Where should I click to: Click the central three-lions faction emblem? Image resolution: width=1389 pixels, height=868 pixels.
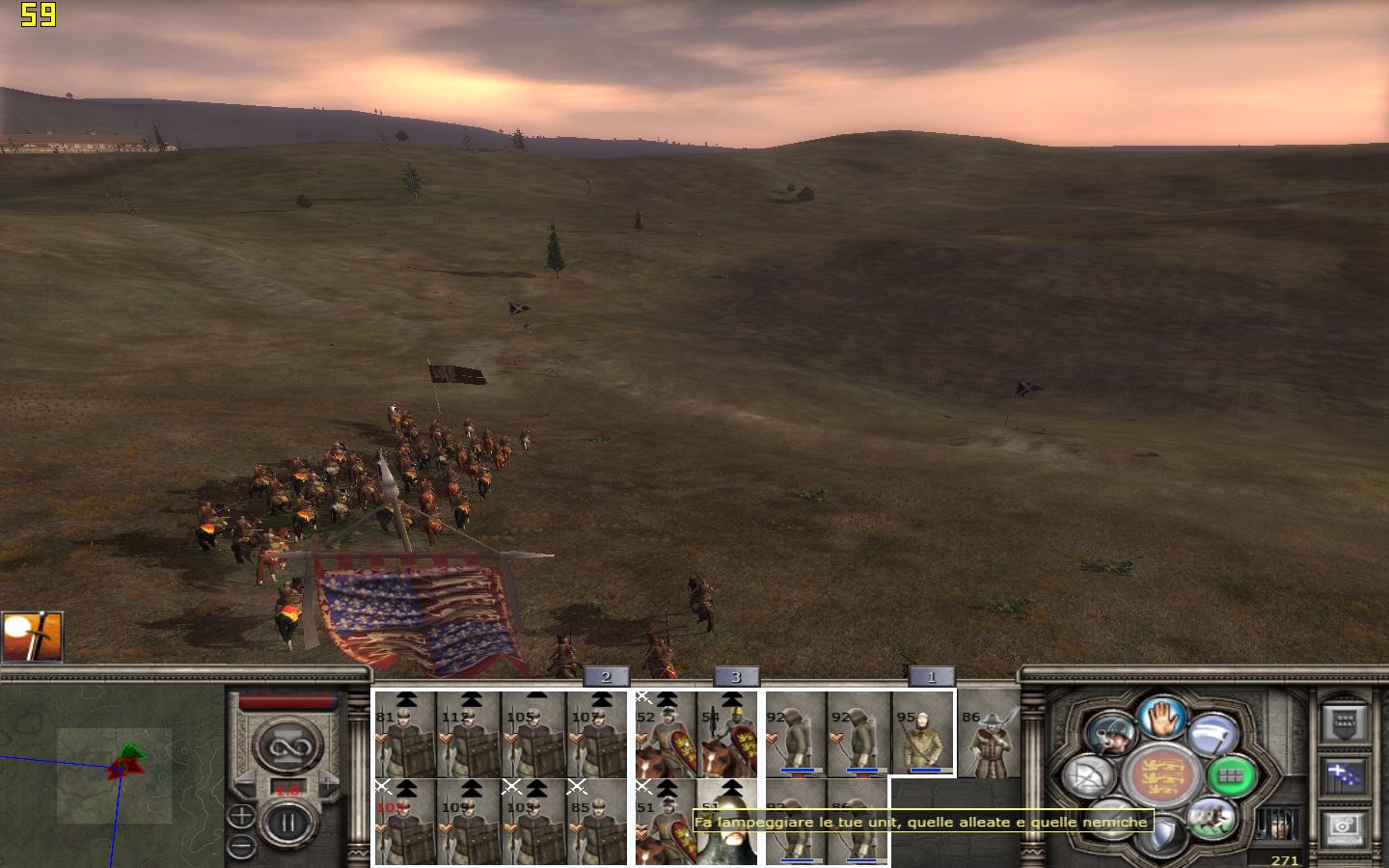(1161, 776)
